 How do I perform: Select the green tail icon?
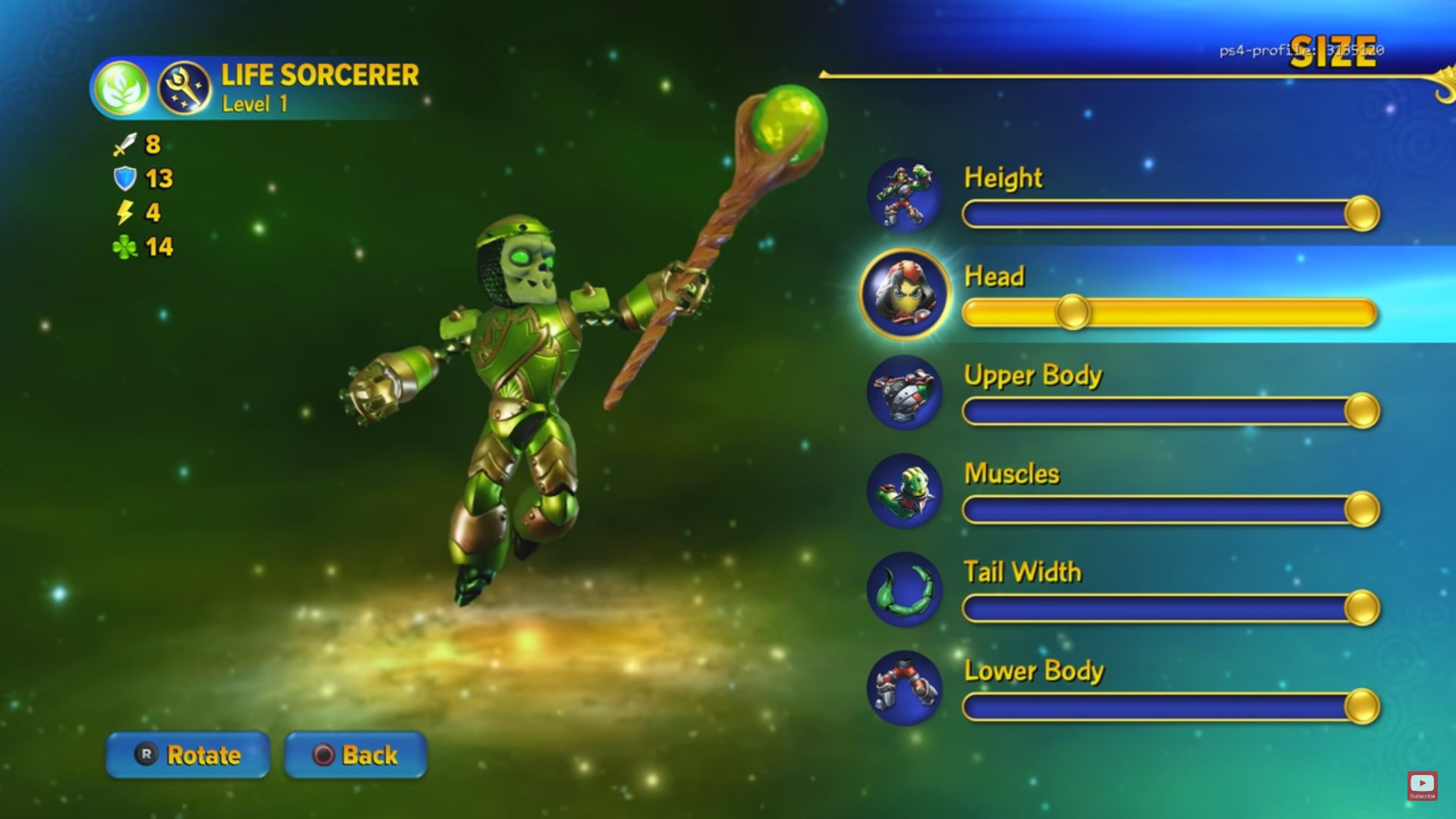pos(904,590)
